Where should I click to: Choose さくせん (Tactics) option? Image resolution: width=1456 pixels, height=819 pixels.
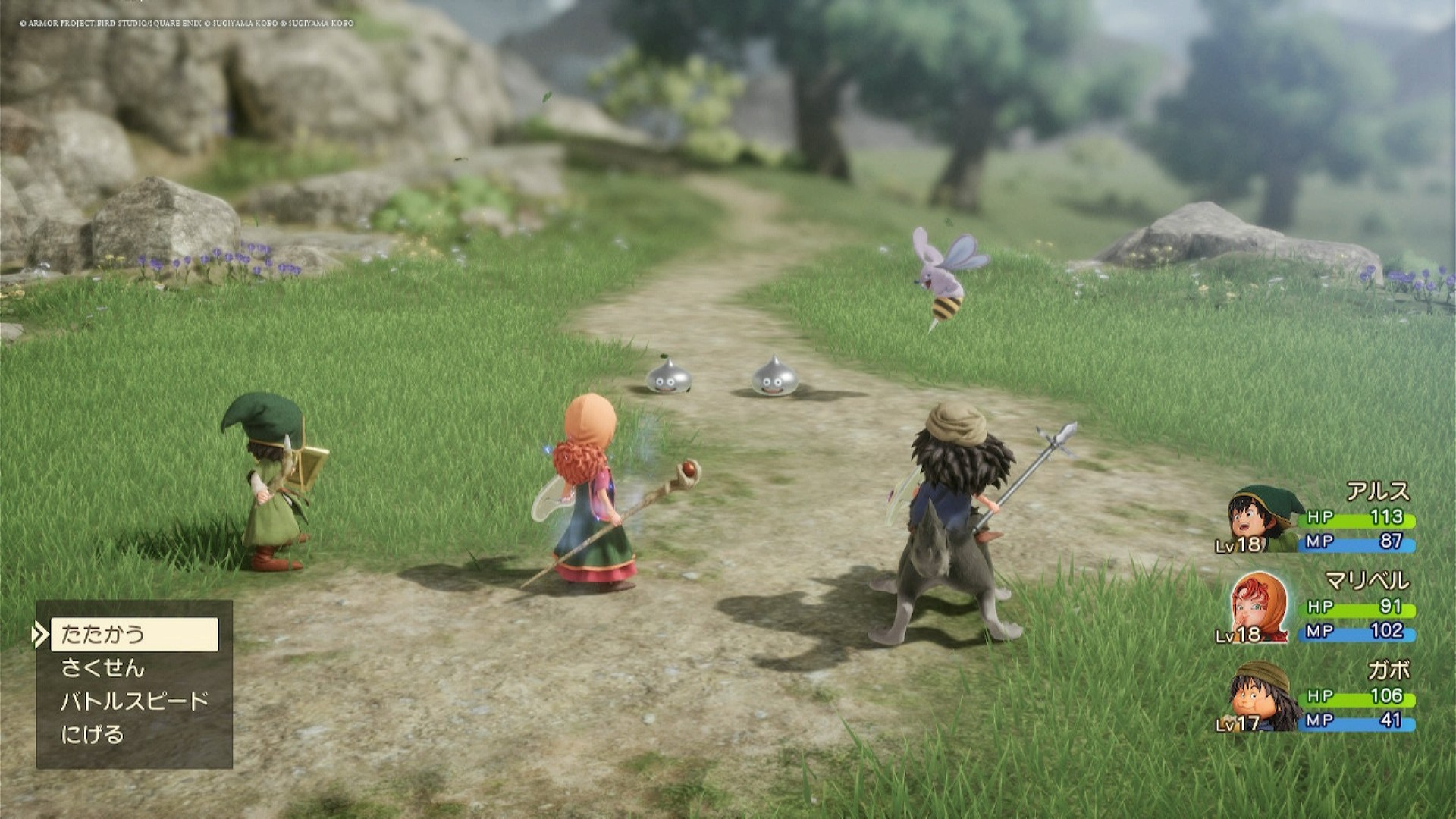(103, 668)
